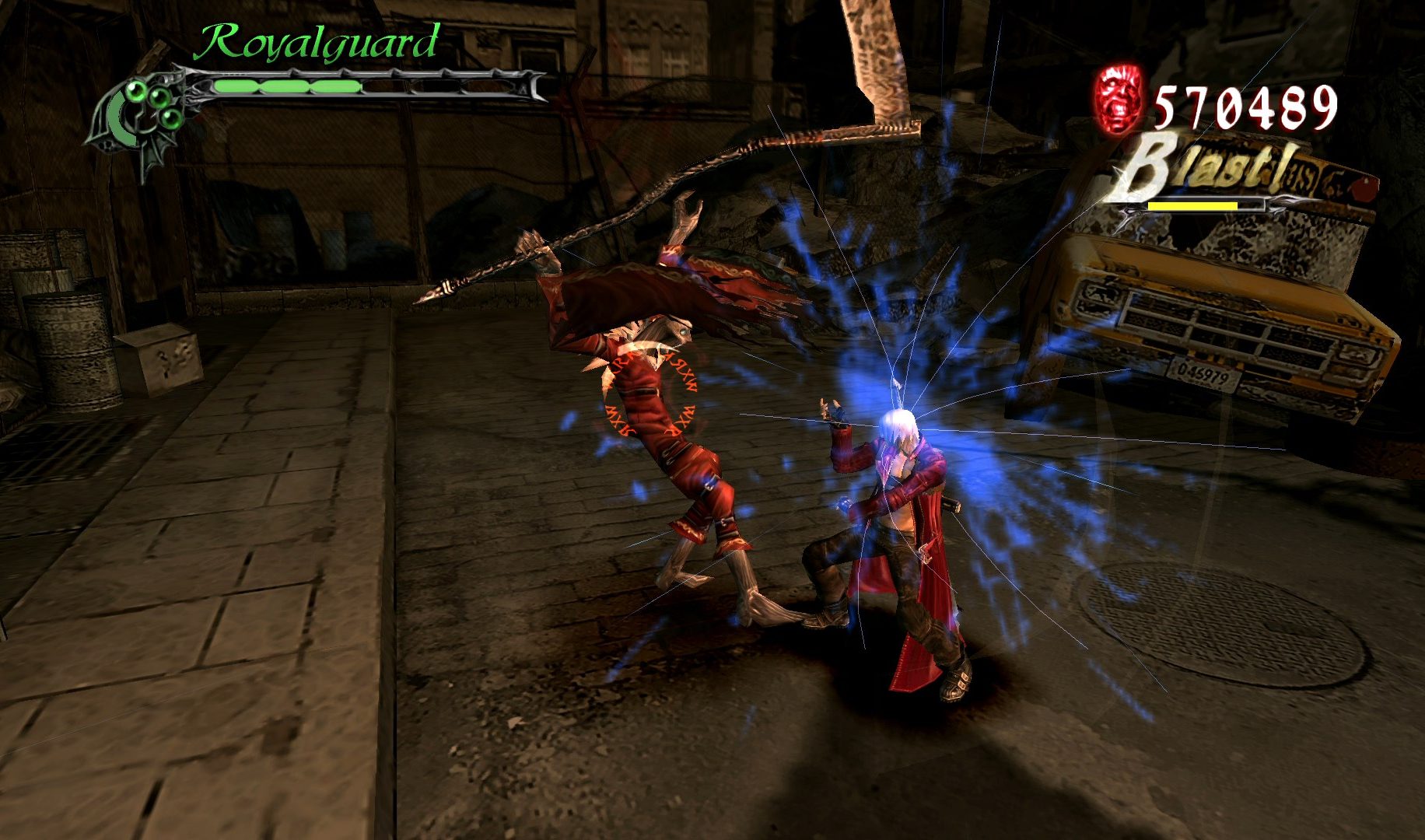The image size is (1425, 840).
Task: Click the Royalguard style label
Action: tap(316, 42)
